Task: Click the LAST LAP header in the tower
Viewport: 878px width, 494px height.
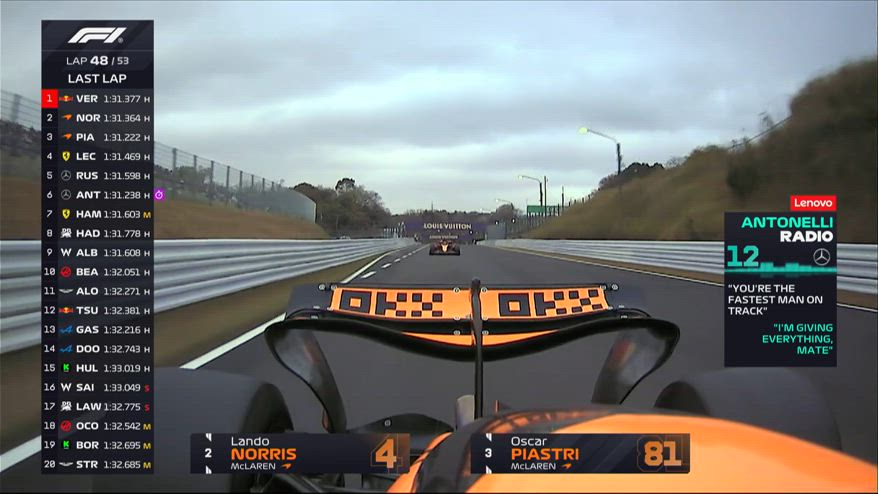Action: 97,78
